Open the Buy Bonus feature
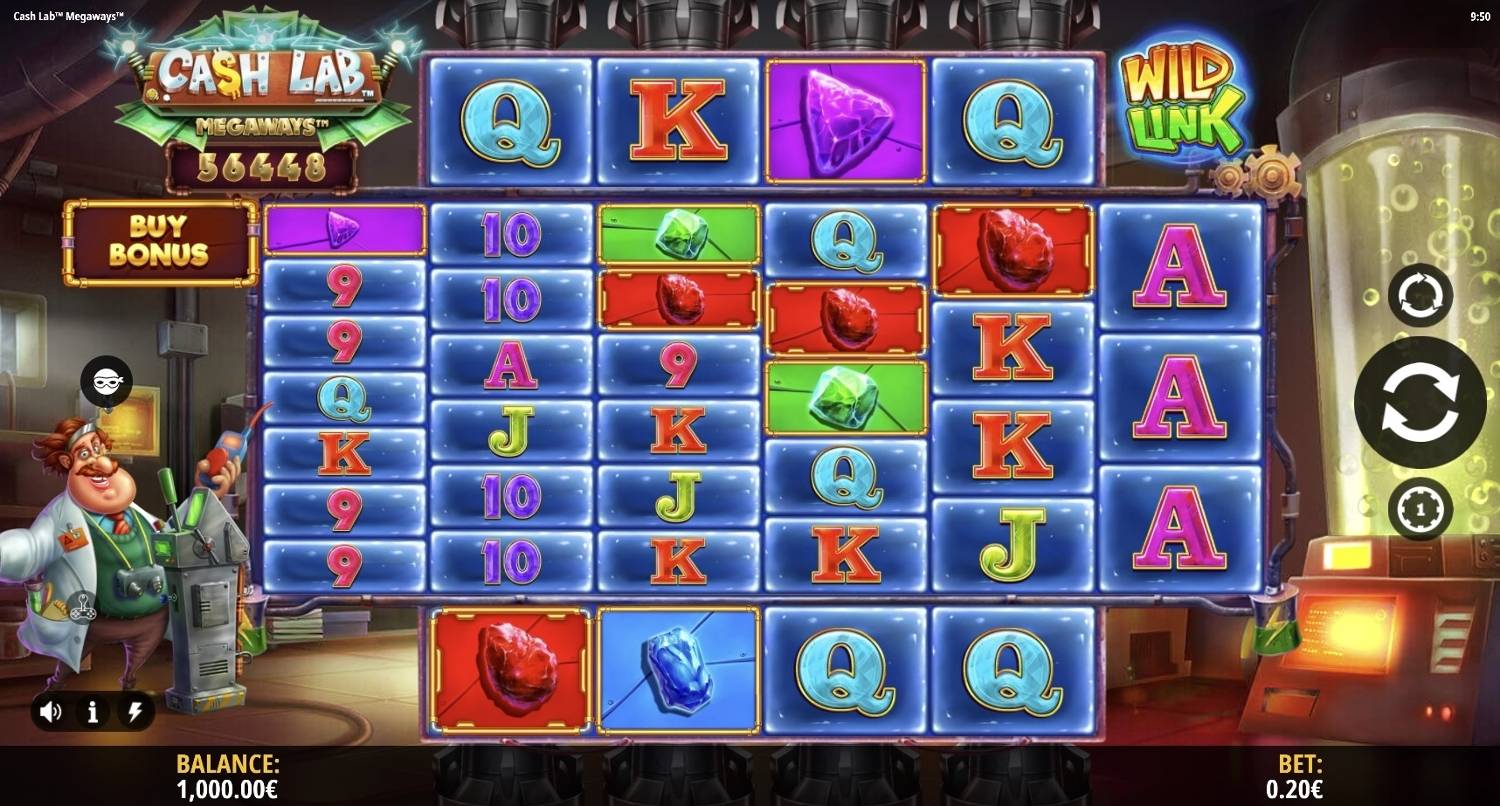1500x806 pixels. point(160,242)
